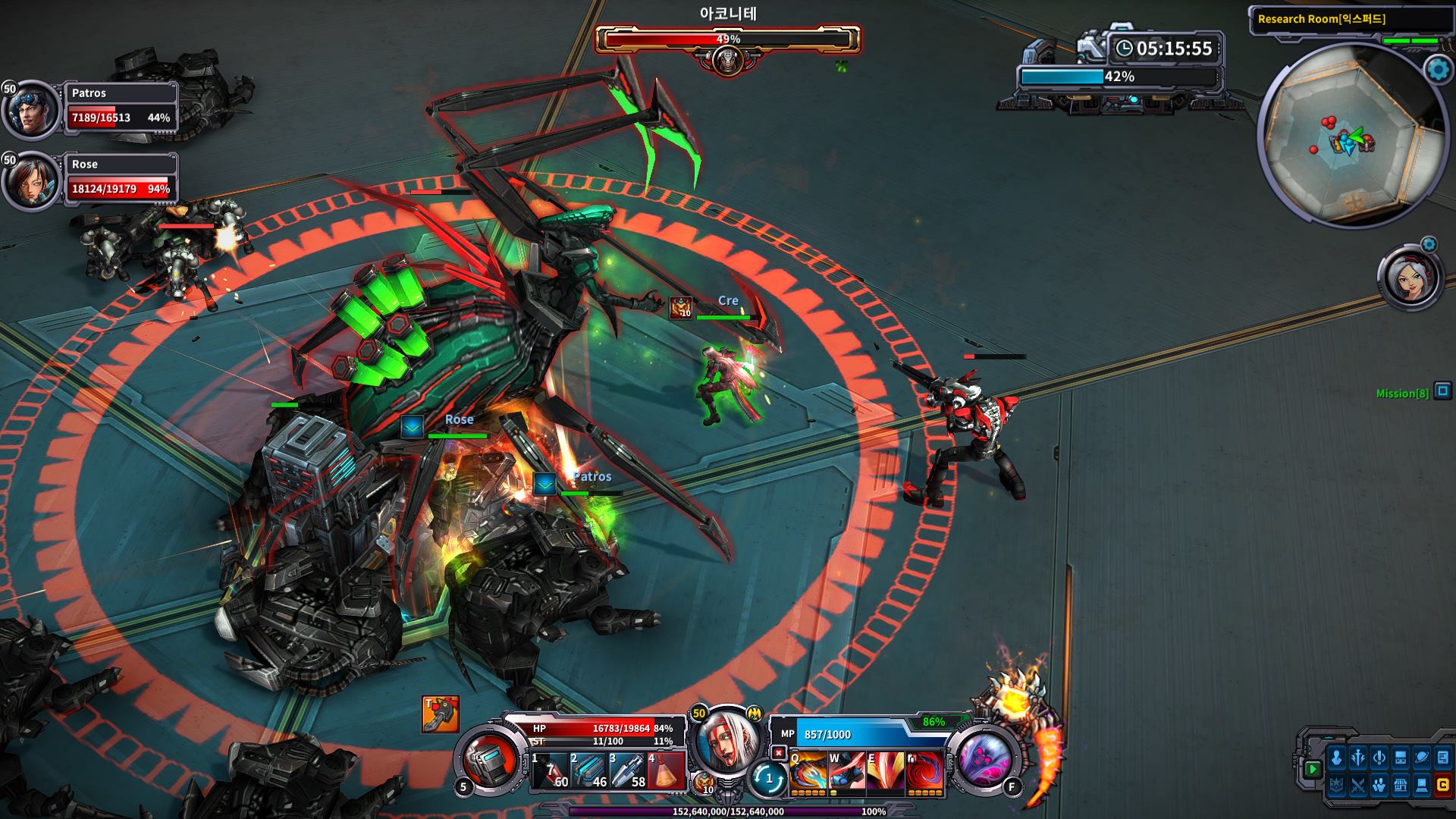Image resolution: width=1456 pixels, height=819 pixels.
Task: Click the circular swap arrows button
Action: point(768,778)
